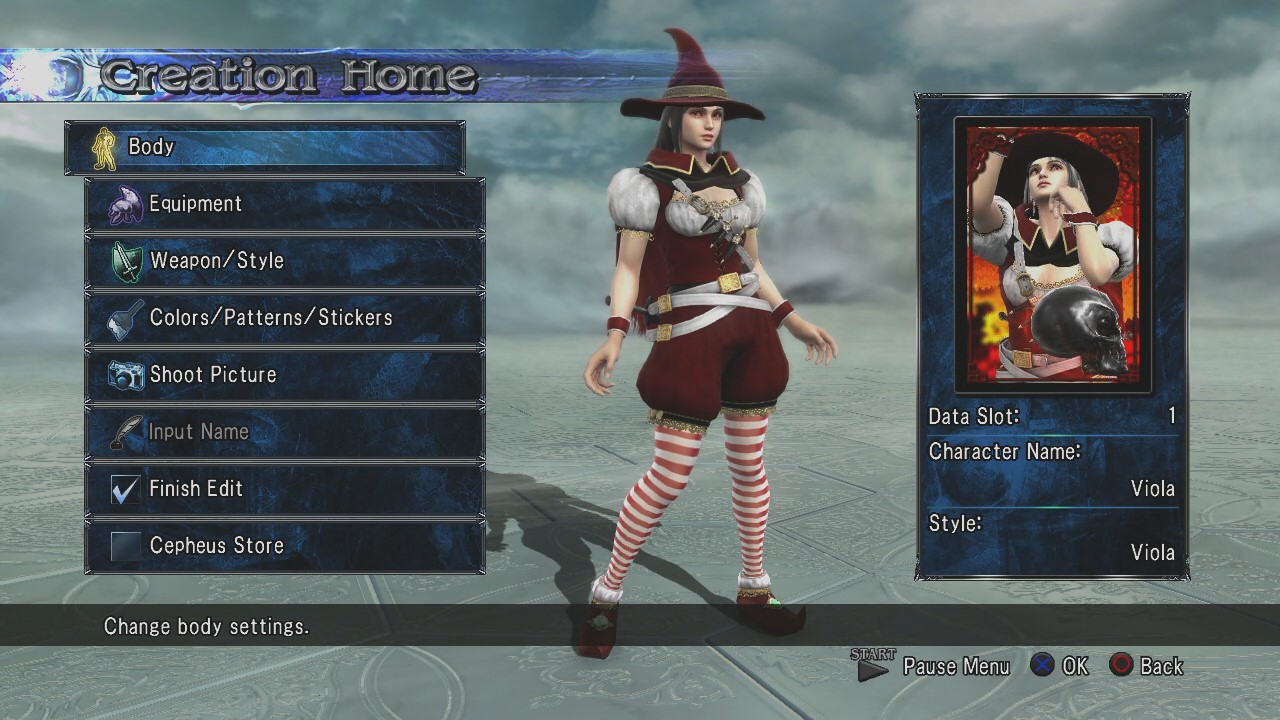Image resolution: width=1280 pixels, height=720 pixels.
Task: Open Colors/Patterns/Stickers editor
Action: pyautogui.click(x=285, y=318)
